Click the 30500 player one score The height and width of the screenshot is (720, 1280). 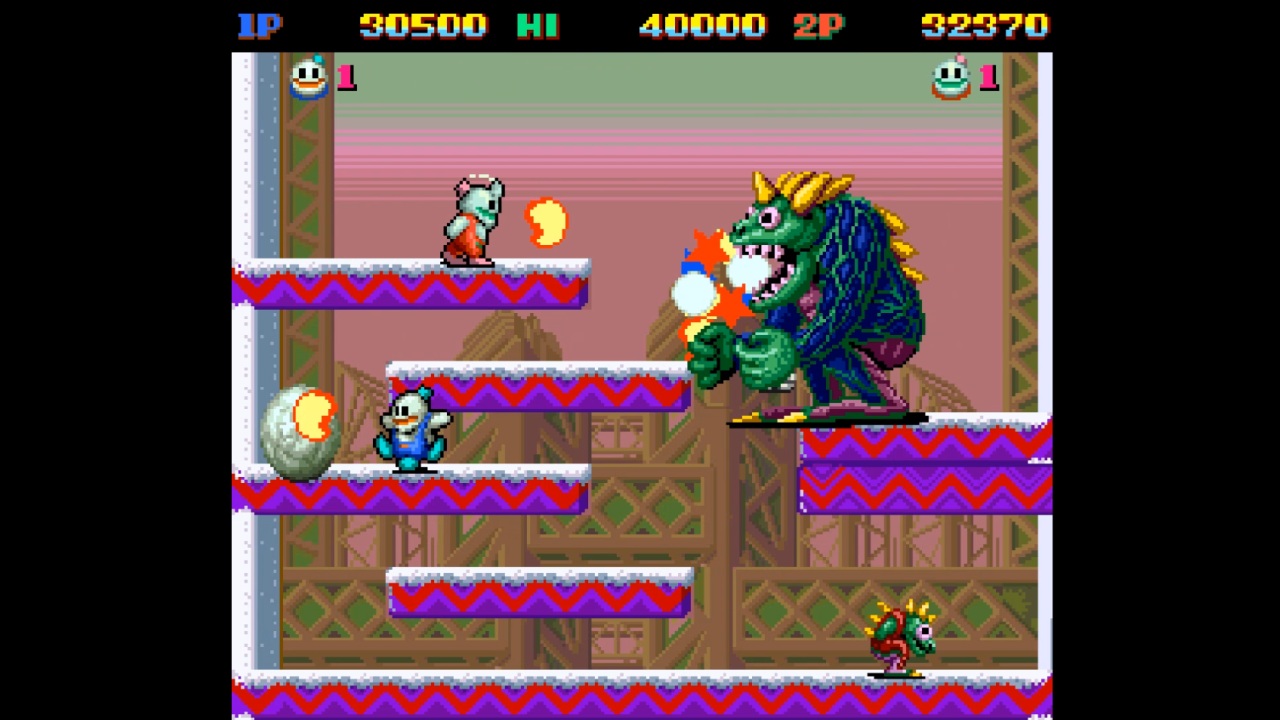(x=422, y=25)
